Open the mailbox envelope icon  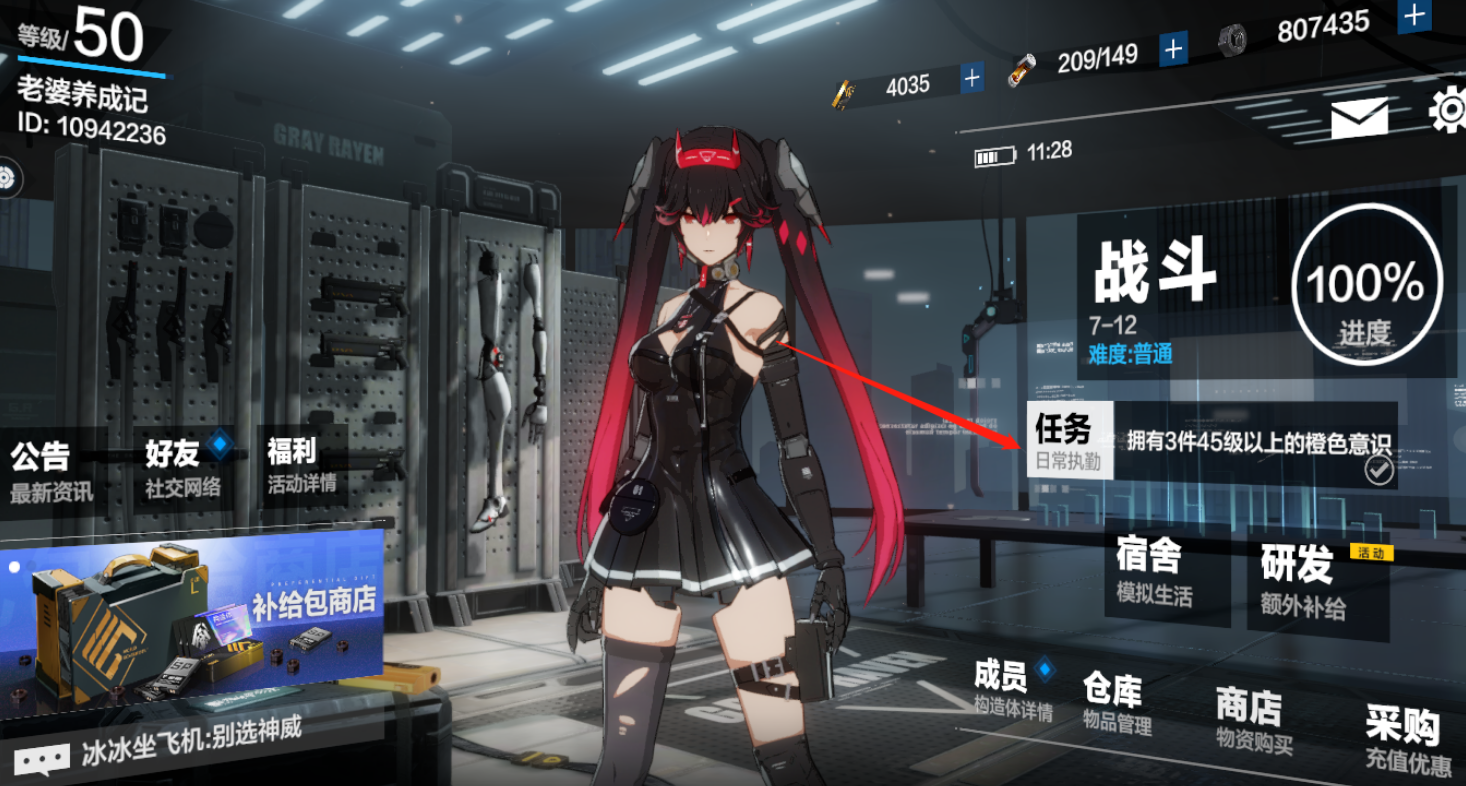[x=1359, y=119]
